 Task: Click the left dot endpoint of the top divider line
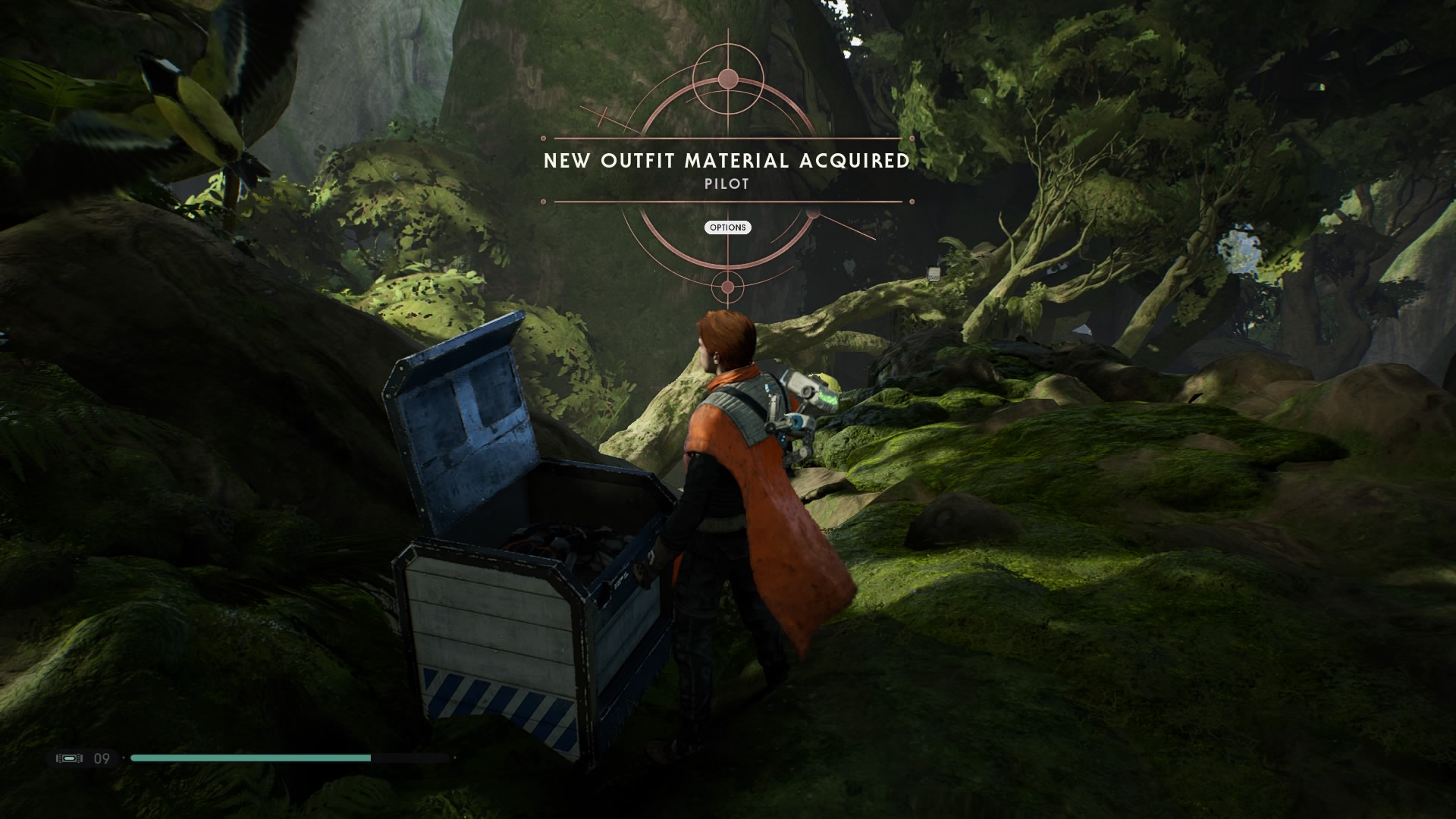tap(543, 139)
